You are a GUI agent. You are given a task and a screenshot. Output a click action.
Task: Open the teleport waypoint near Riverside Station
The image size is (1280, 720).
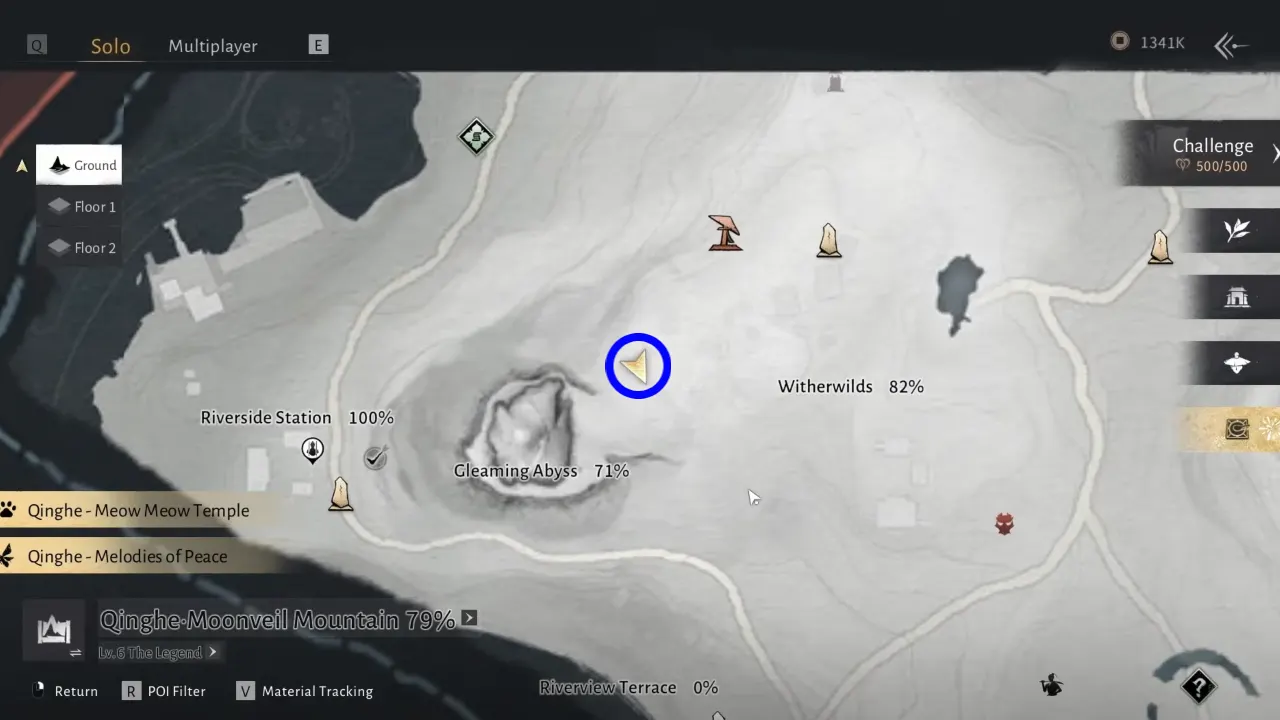tap(312, 450)
